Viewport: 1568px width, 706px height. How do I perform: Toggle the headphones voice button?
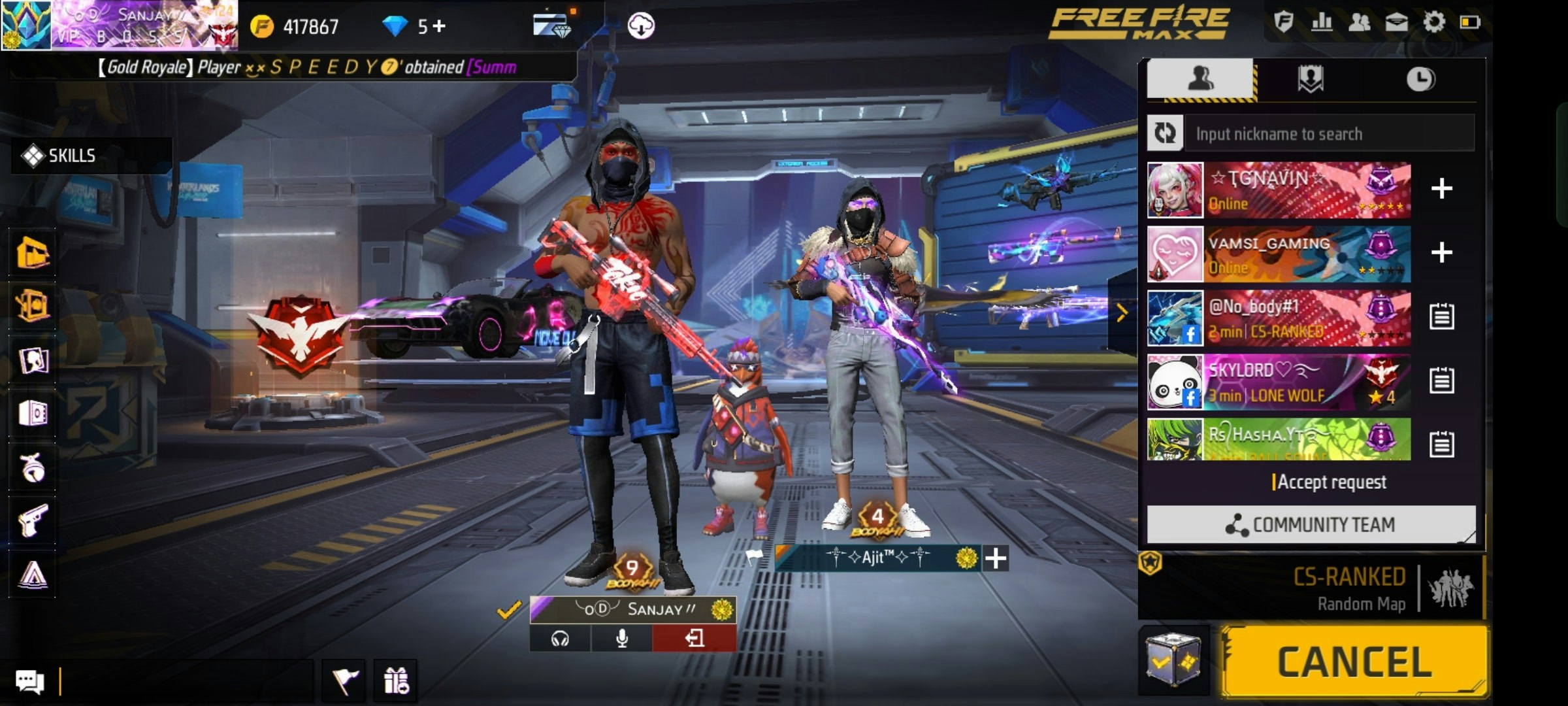[x=560, y=638]
